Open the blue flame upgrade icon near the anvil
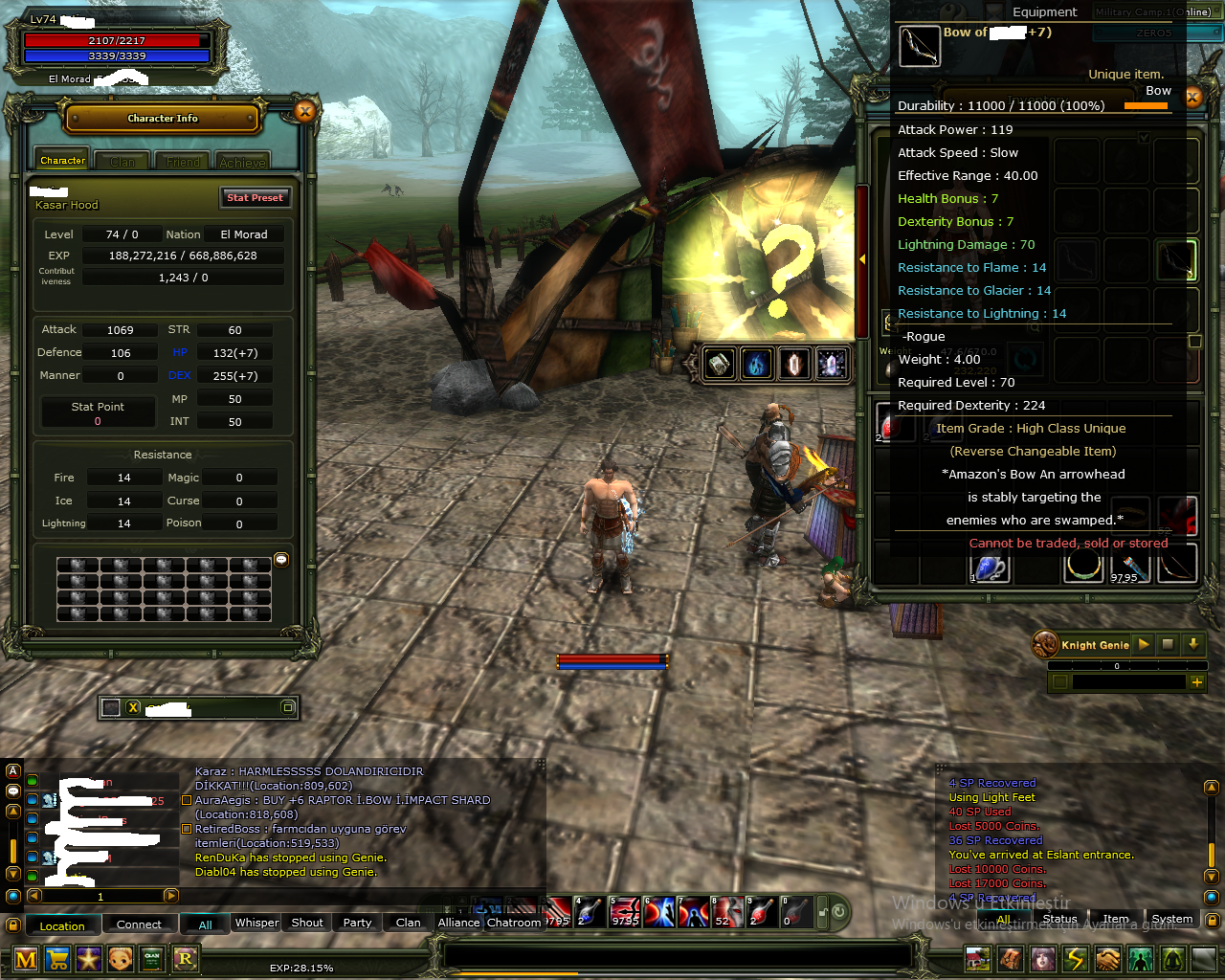The height and width of the screenshot is (980, 1225). [757, 364]
